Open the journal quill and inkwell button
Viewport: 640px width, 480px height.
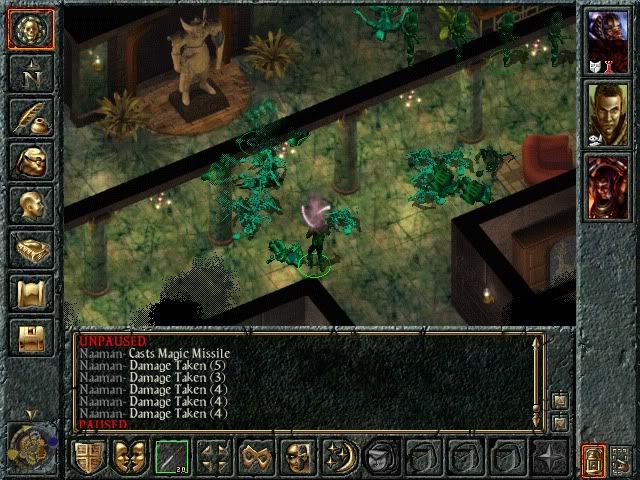30,116
